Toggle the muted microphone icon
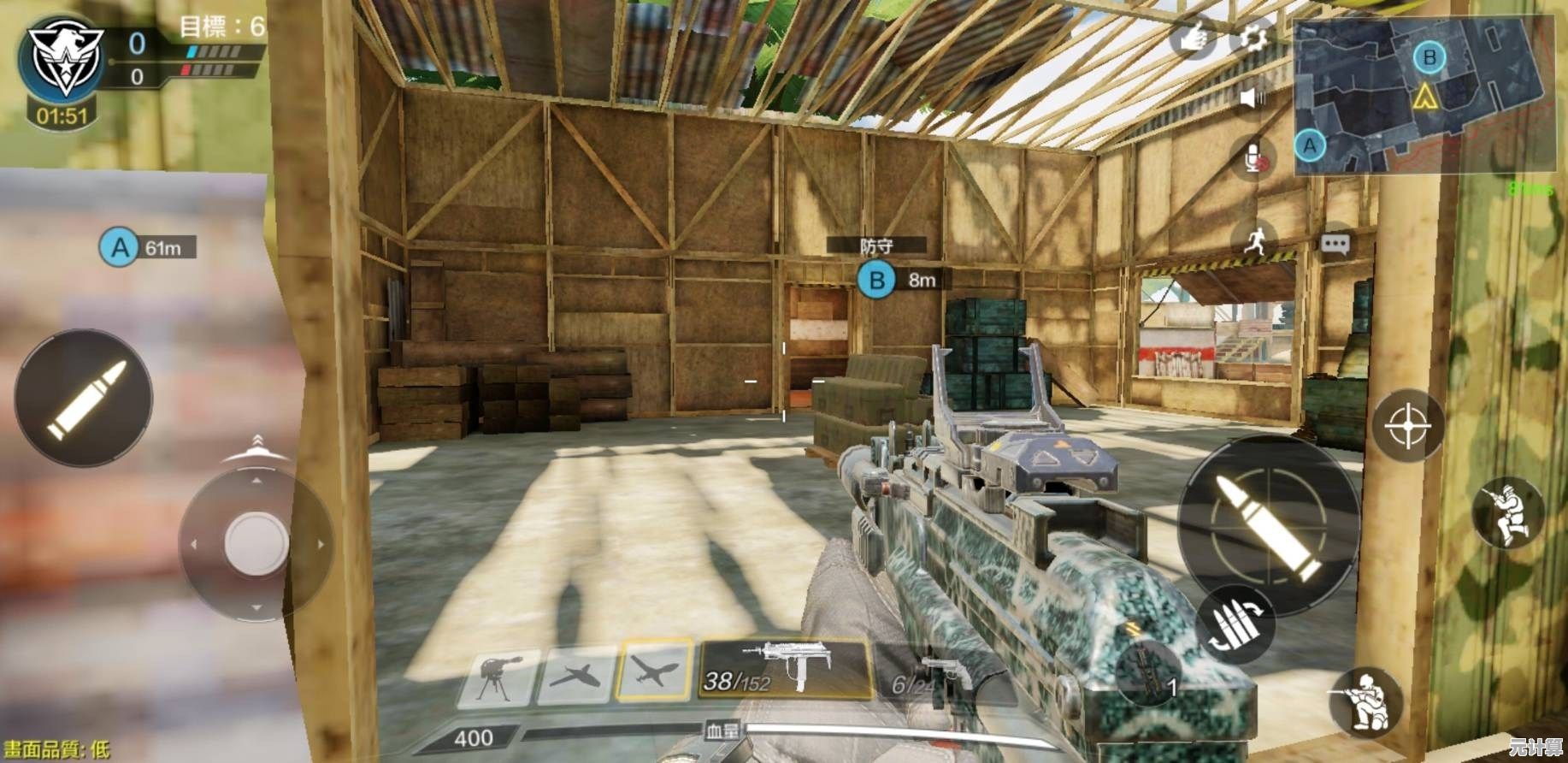The height and width of the screenshot is (763, 1568). click(1253, 158)
